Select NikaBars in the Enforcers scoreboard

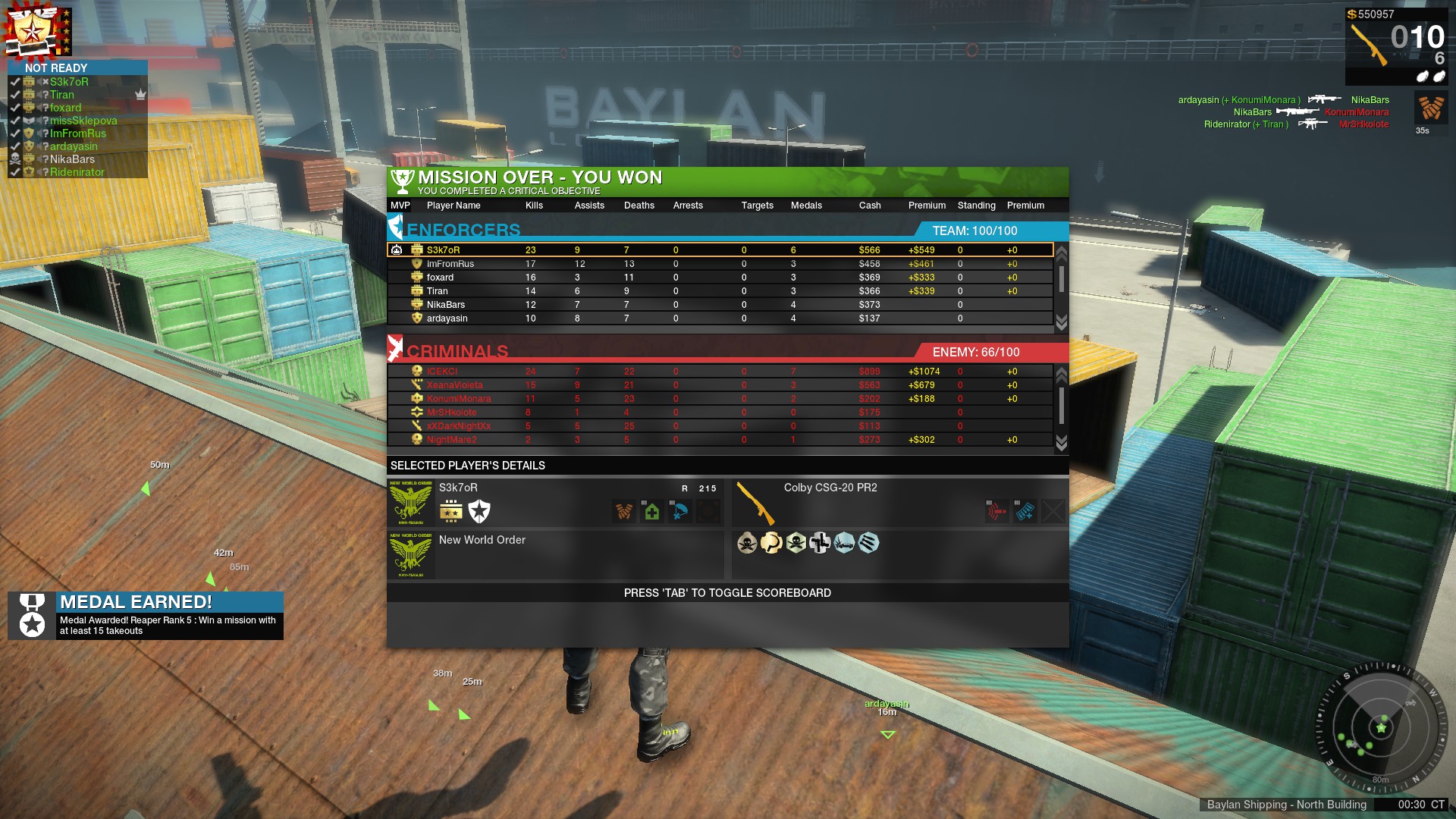click(x=446, y=305)
